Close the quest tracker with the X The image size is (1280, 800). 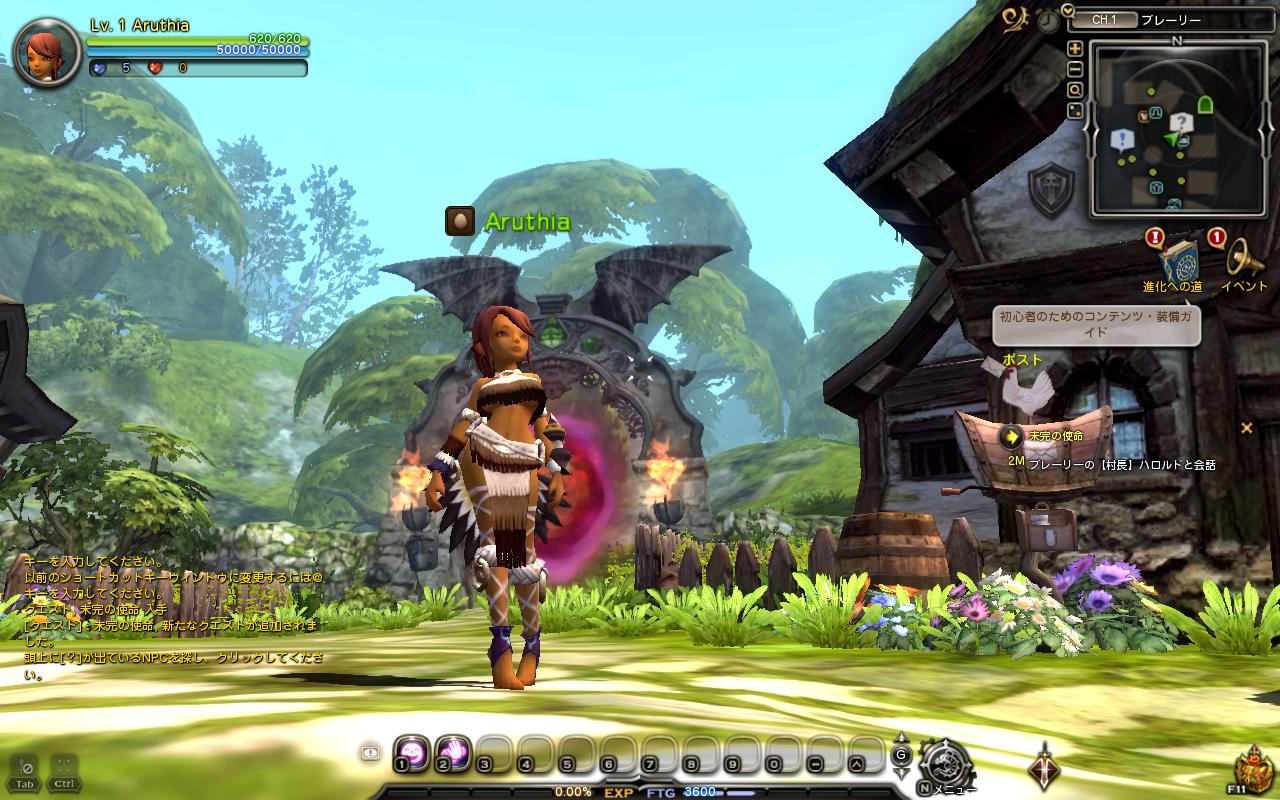(1246, 428)
